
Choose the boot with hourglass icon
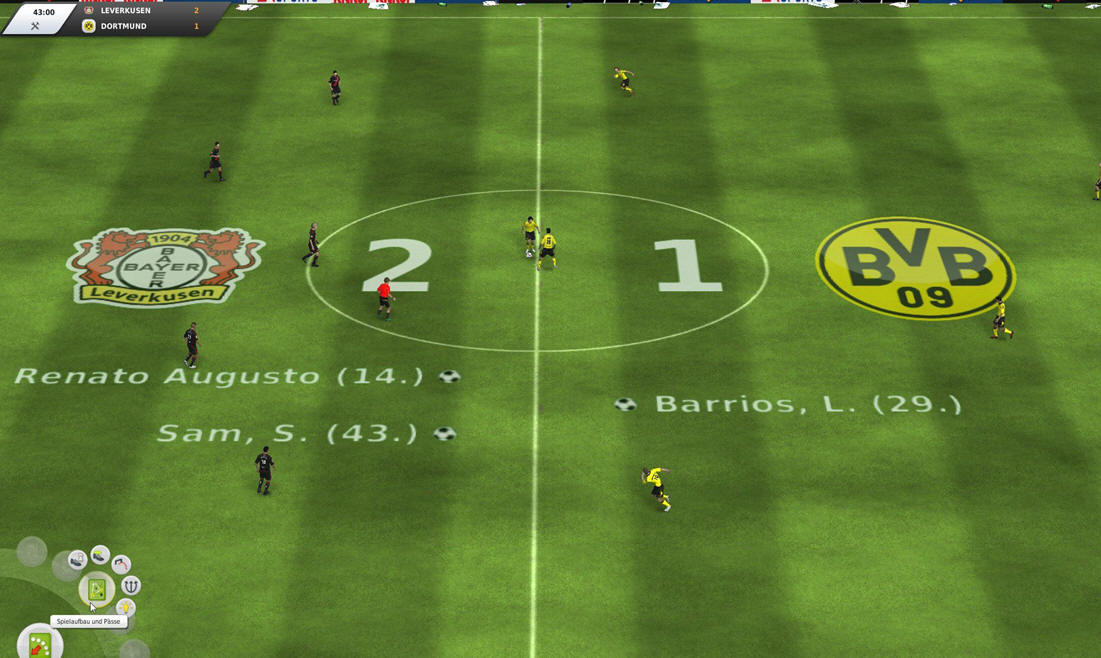(77, 561)
